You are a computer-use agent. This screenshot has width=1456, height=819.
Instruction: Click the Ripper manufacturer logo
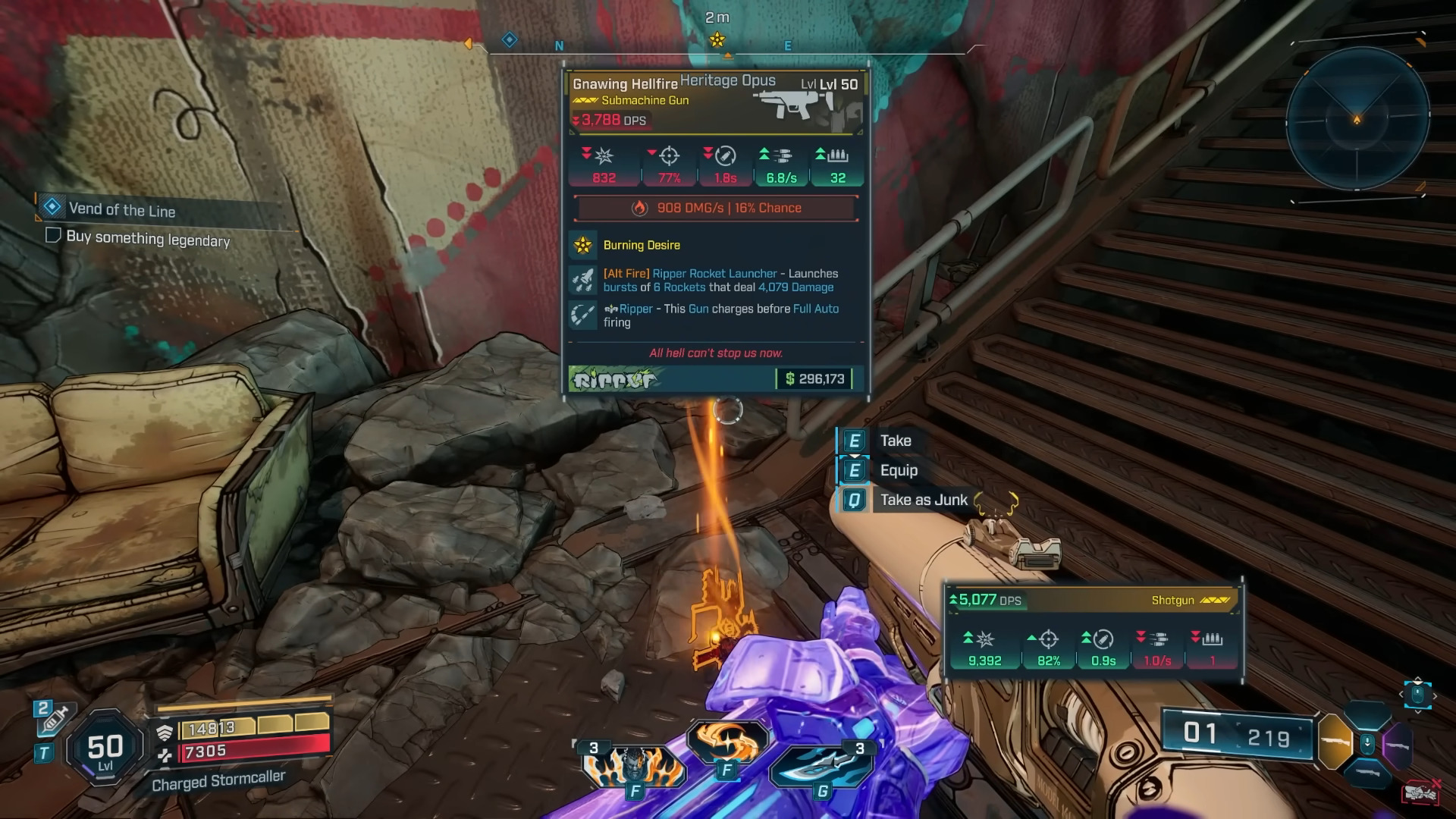(614, 378)
